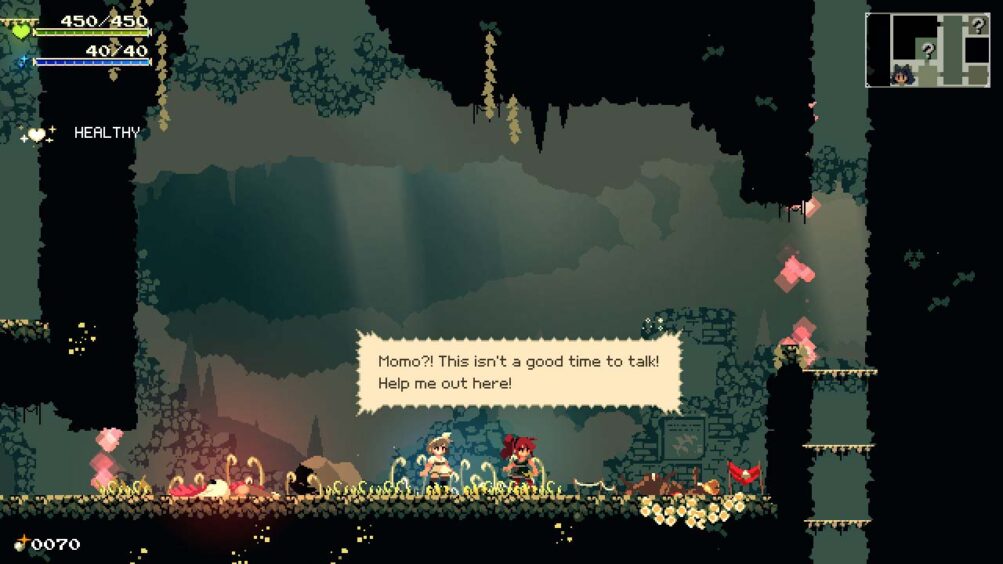Select the Healthy status heart icon
The image size is (1003, 564).
tap(37, 134)
